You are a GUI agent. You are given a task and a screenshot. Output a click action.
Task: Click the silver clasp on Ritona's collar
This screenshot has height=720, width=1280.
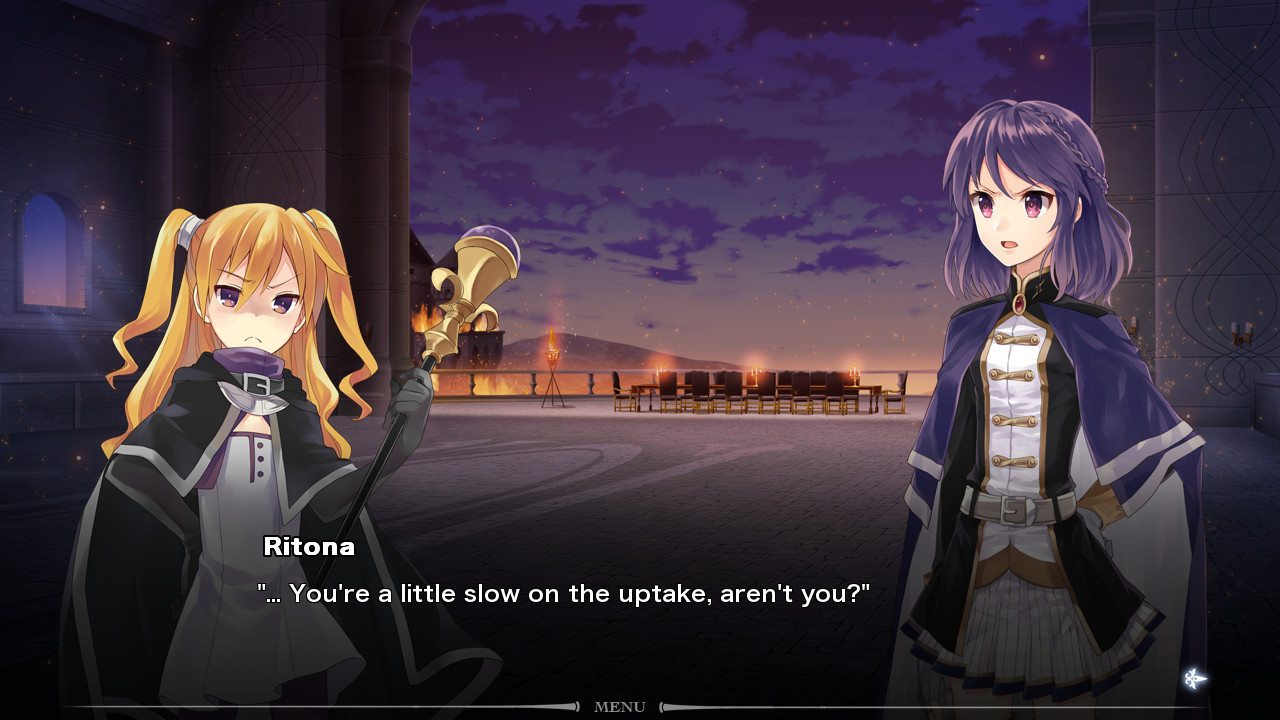[254, 385]
